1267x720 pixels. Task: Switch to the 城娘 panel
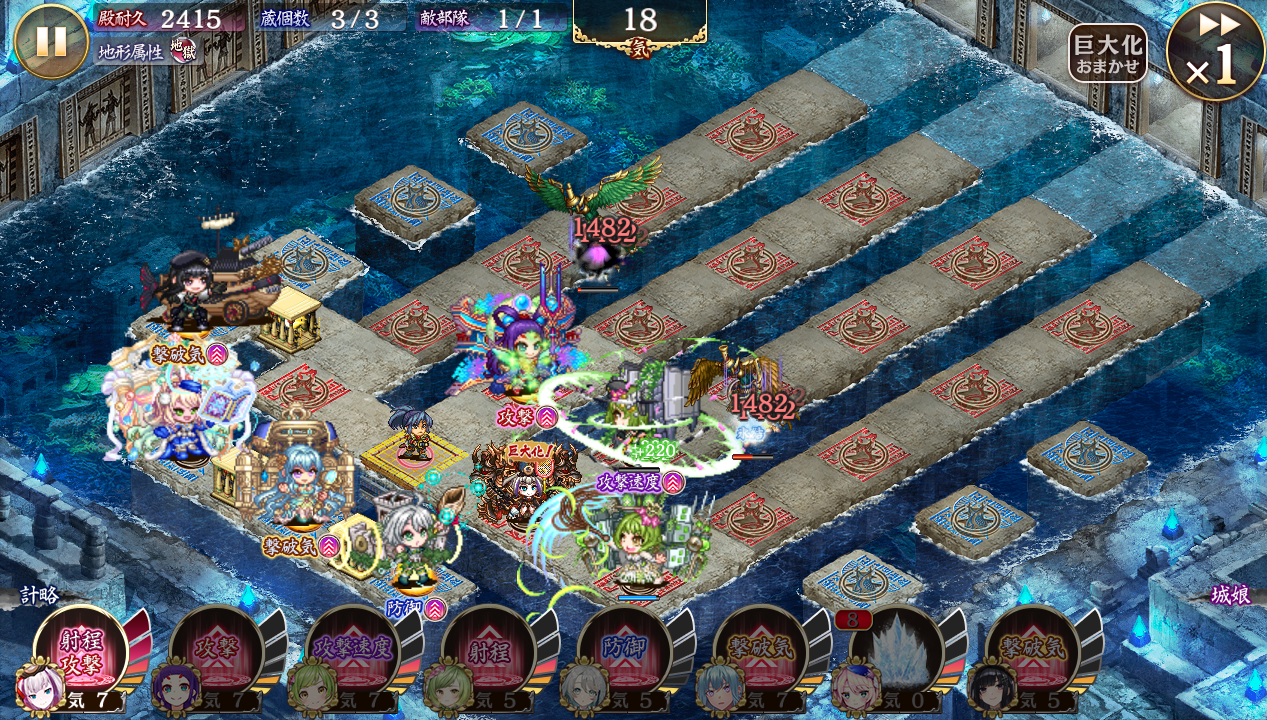coord(1229,596)
